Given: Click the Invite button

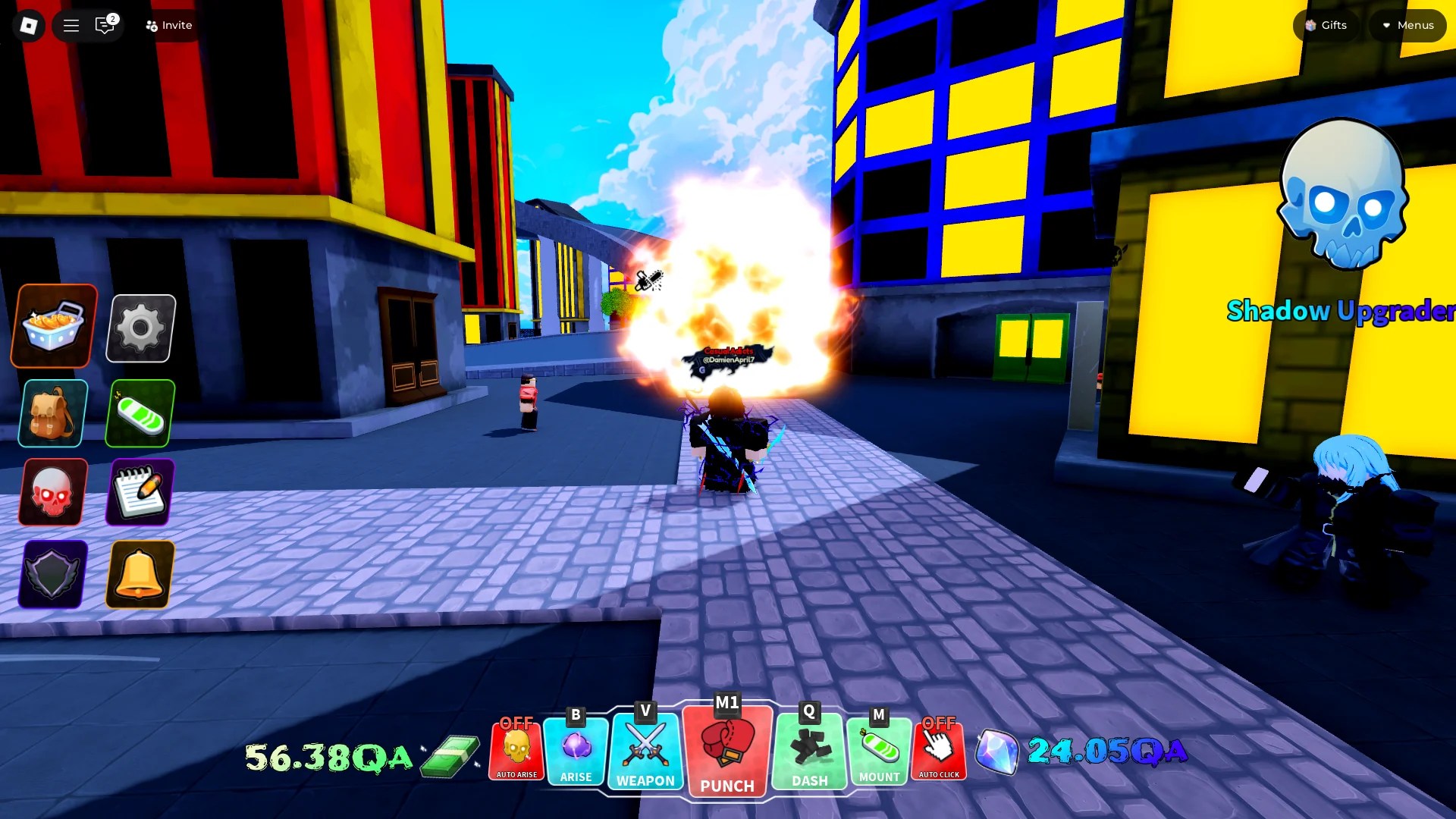Looking at the screenshot, I should [168, 25].
